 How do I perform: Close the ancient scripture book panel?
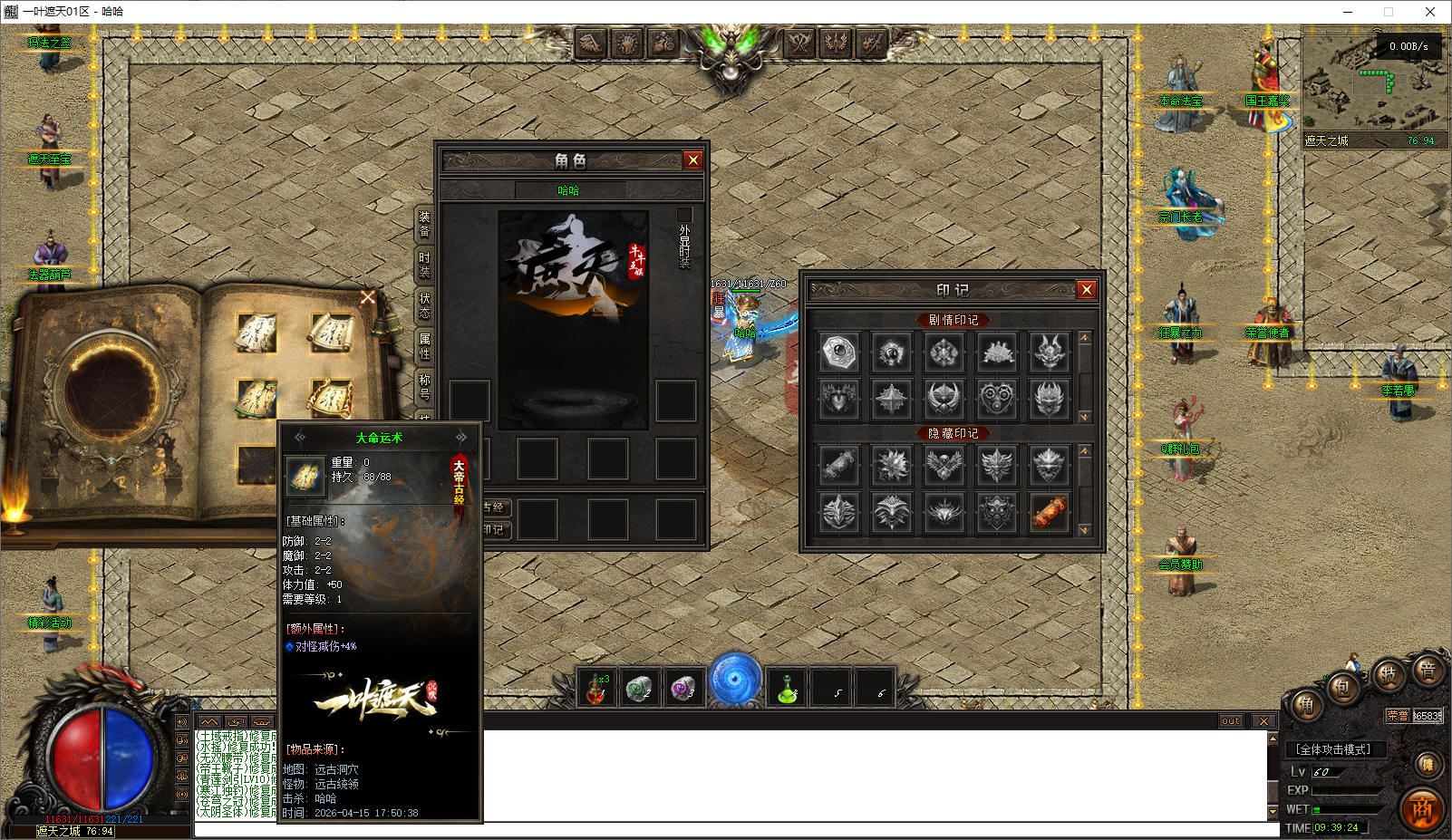point(367,297)
